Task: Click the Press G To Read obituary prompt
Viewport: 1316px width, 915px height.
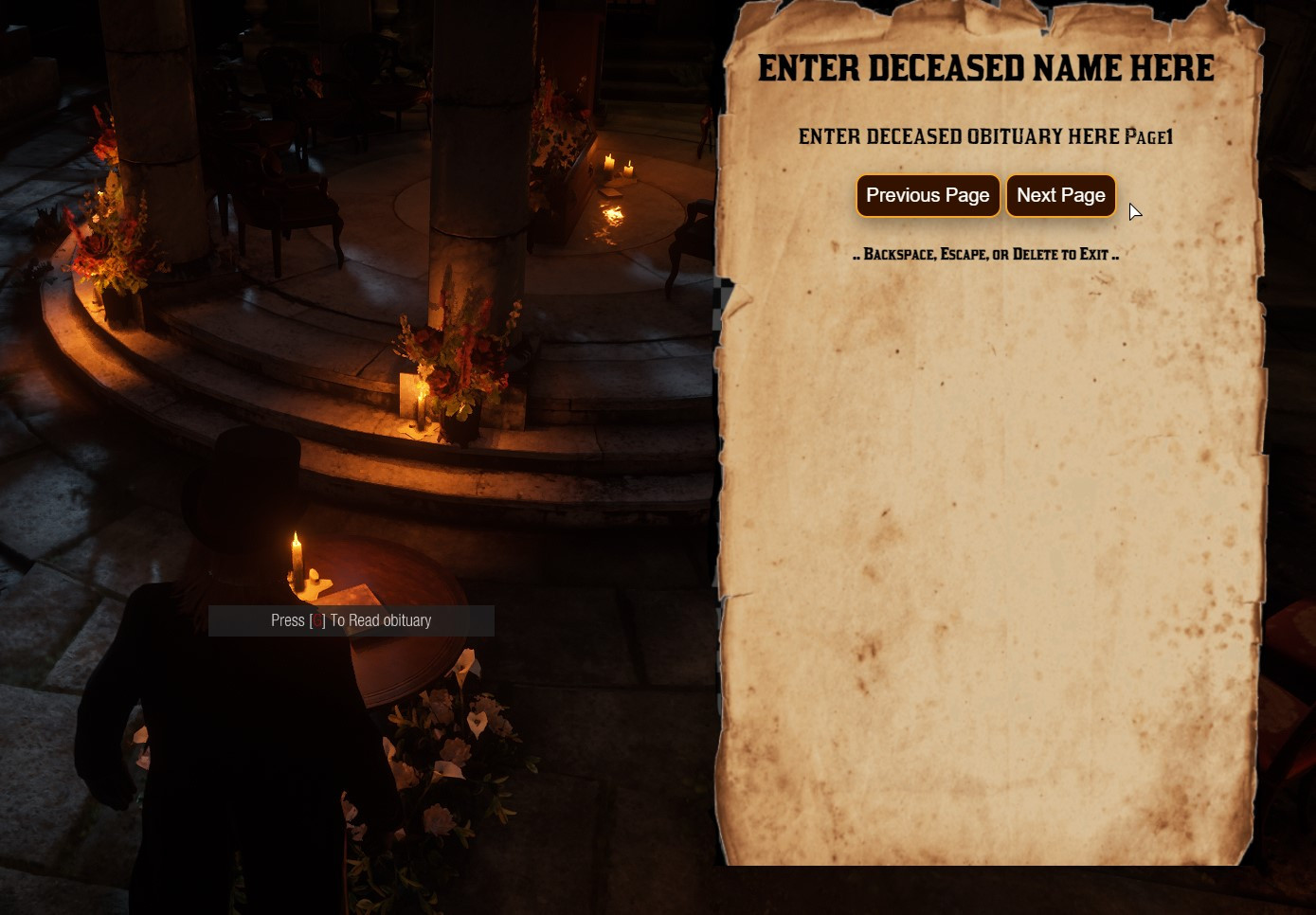Action: point(351,620)
